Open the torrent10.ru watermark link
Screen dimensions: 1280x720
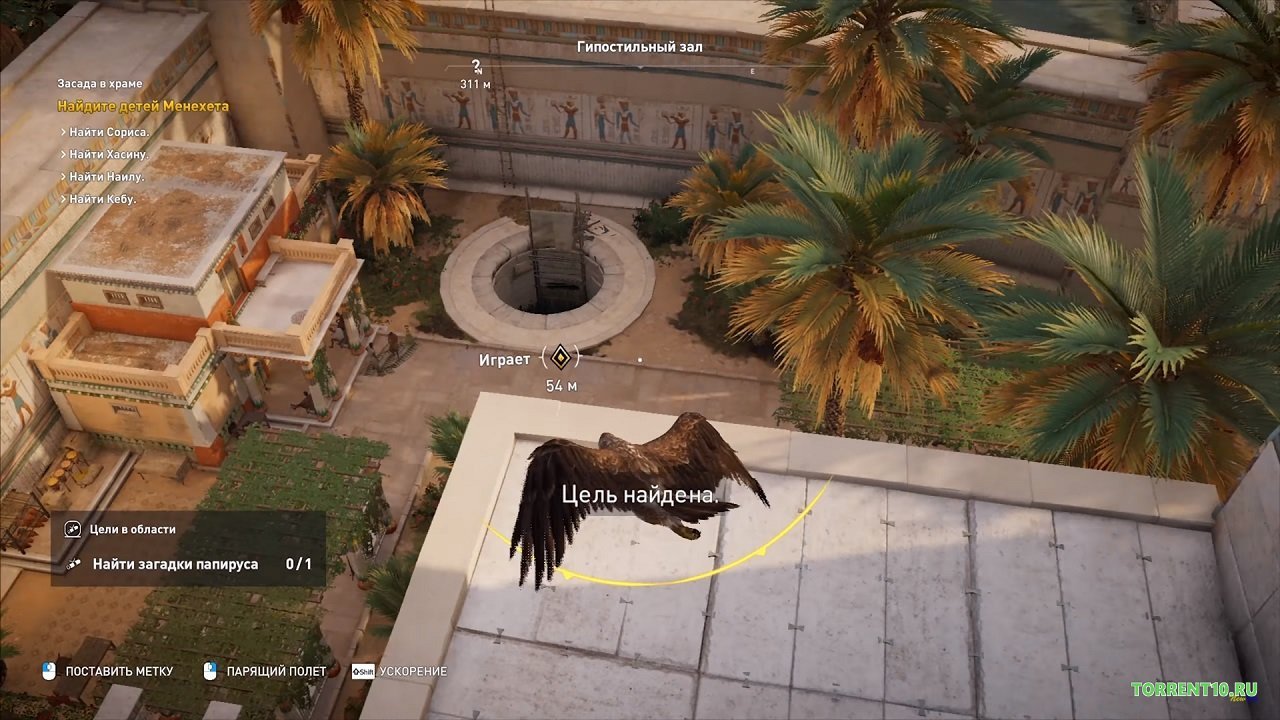click(x=1193, y=690)
